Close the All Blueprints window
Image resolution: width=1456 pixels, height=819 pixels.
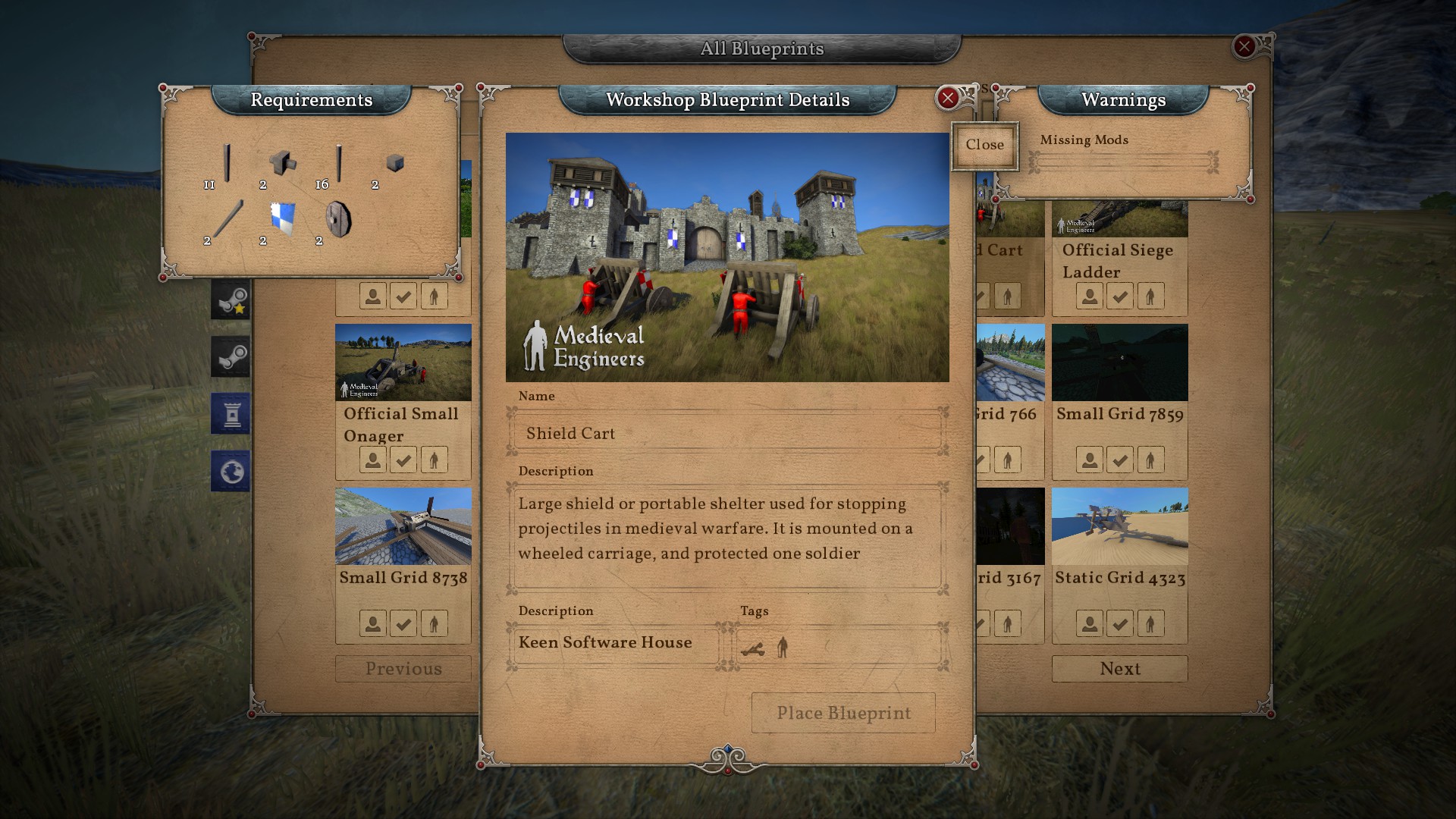pos(1244,47)
